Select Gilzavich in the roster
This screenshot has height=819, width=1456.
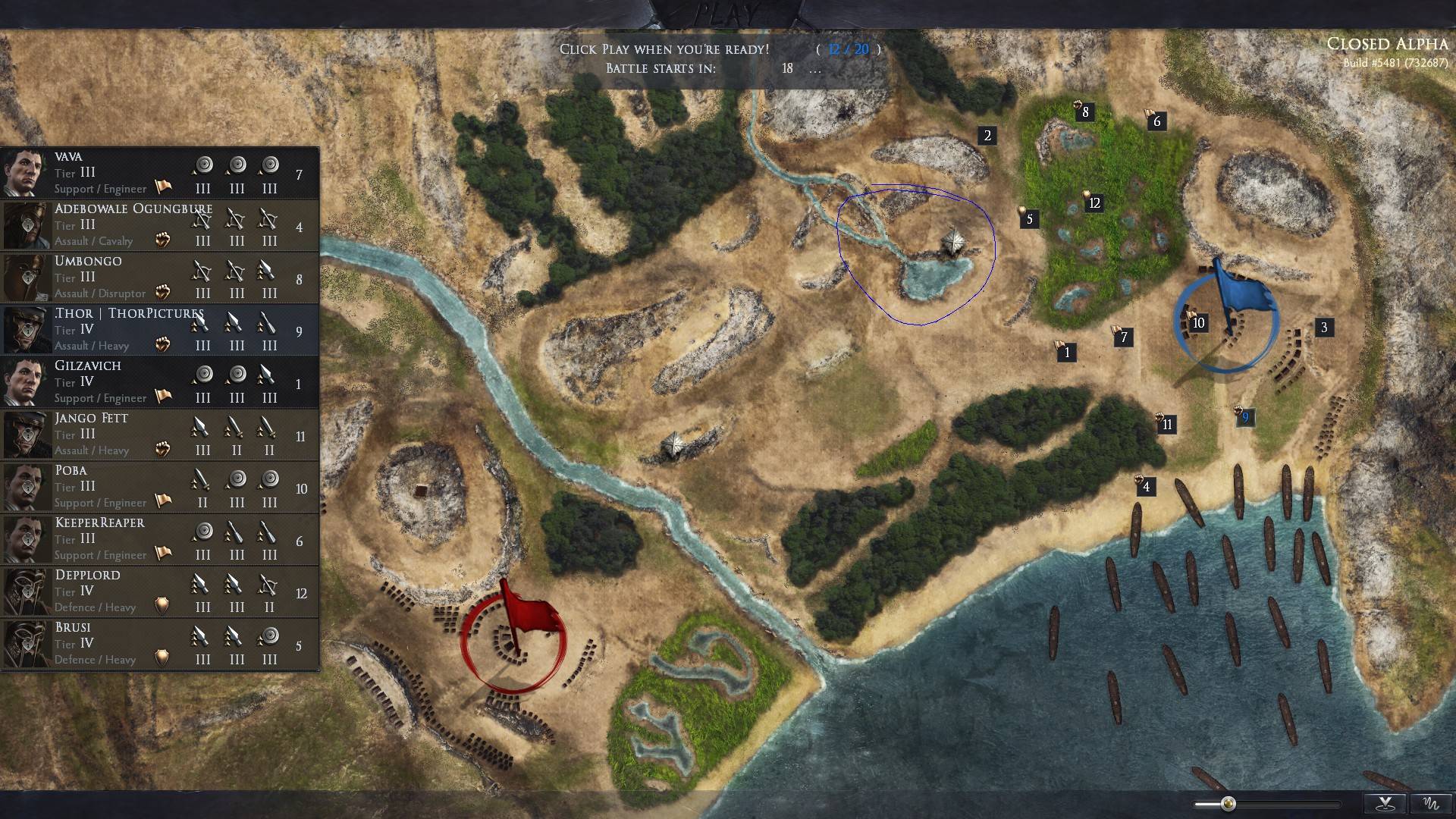click(159, 381)
